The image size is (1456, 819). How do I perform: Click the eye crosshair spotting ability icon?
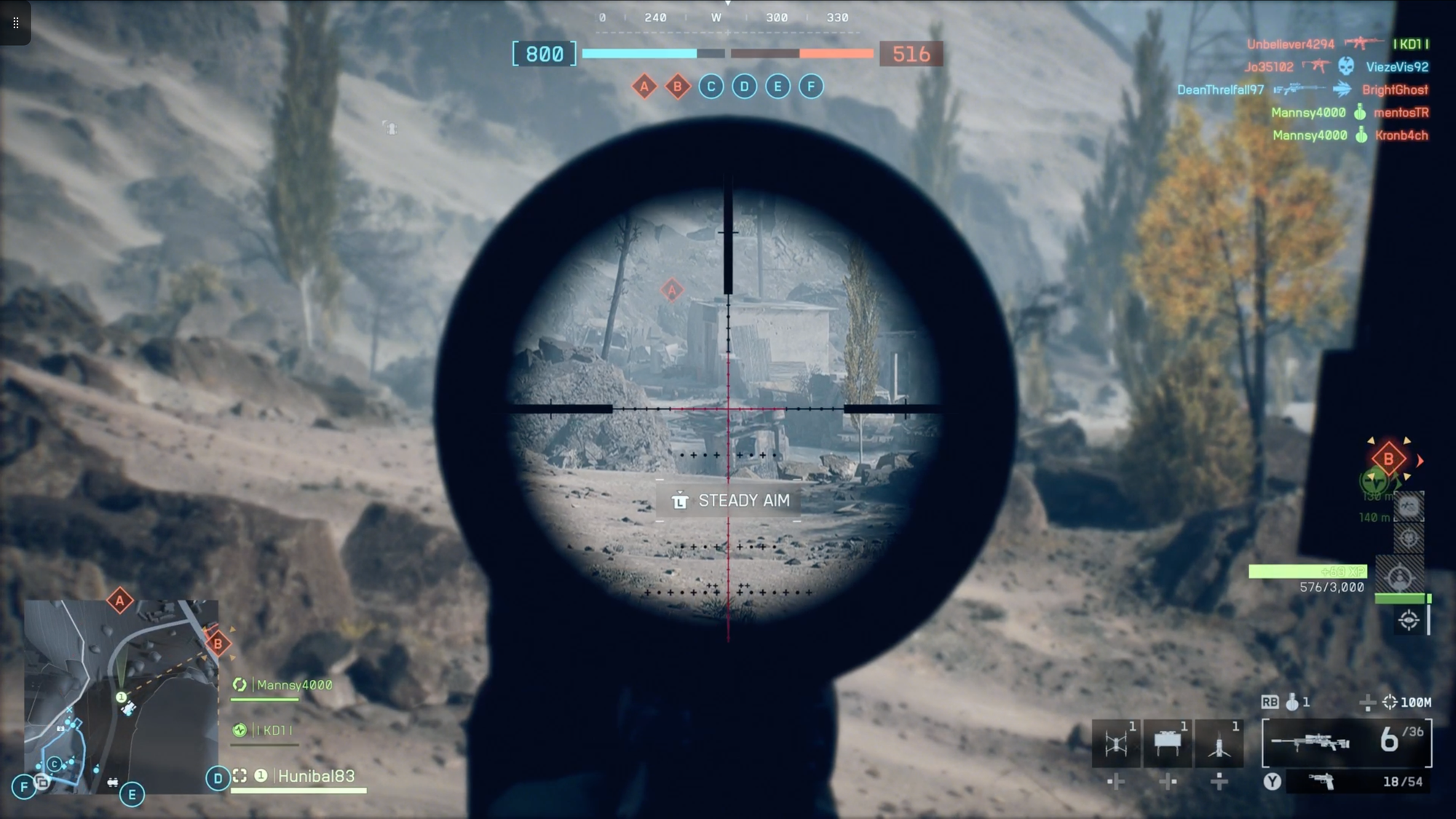pos(1409,620)
